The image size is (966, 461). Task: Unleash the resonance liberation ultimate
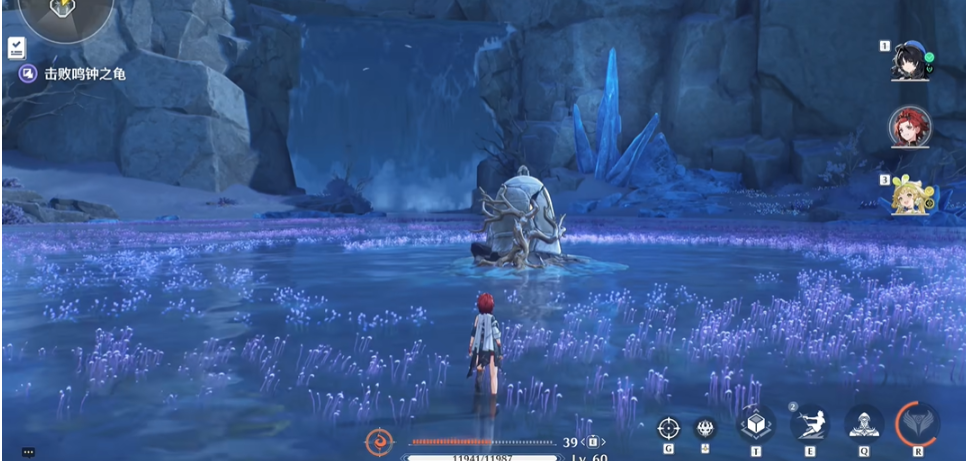point(917,424)
